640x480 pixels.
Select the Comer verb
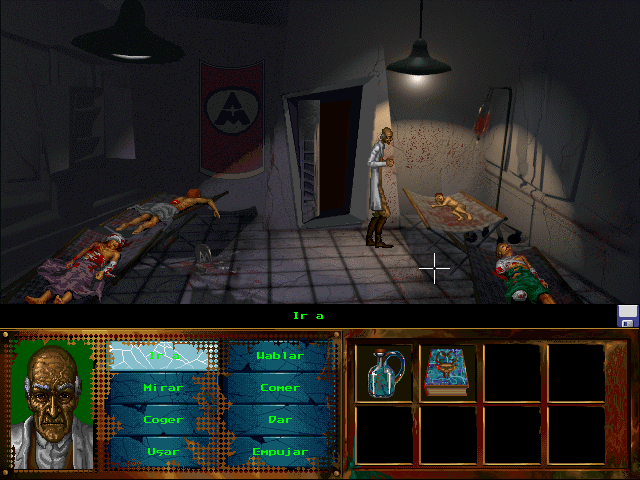click(x=279, y=387)
